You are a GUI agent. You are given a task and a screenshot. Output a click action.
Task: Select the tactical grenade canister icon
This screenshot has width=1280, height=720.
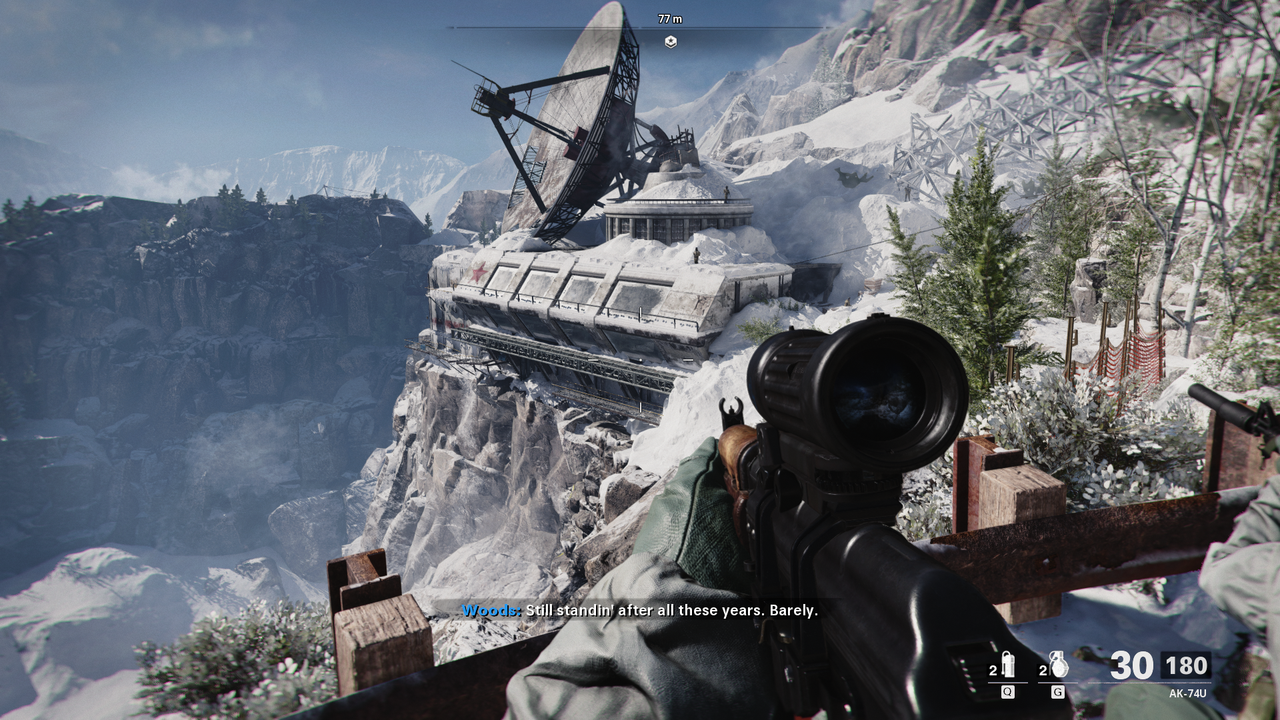[x=1008, y=664]
